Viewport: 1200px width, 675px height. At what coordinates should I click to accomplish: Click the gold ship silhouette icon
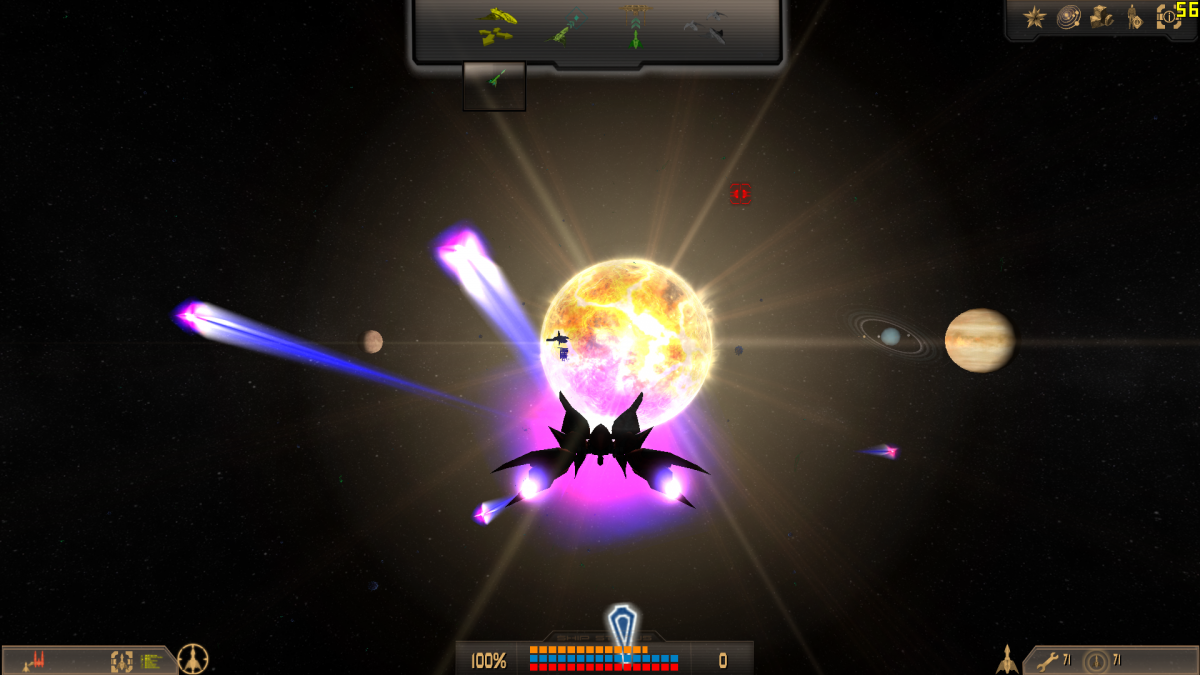point(1007,659)
